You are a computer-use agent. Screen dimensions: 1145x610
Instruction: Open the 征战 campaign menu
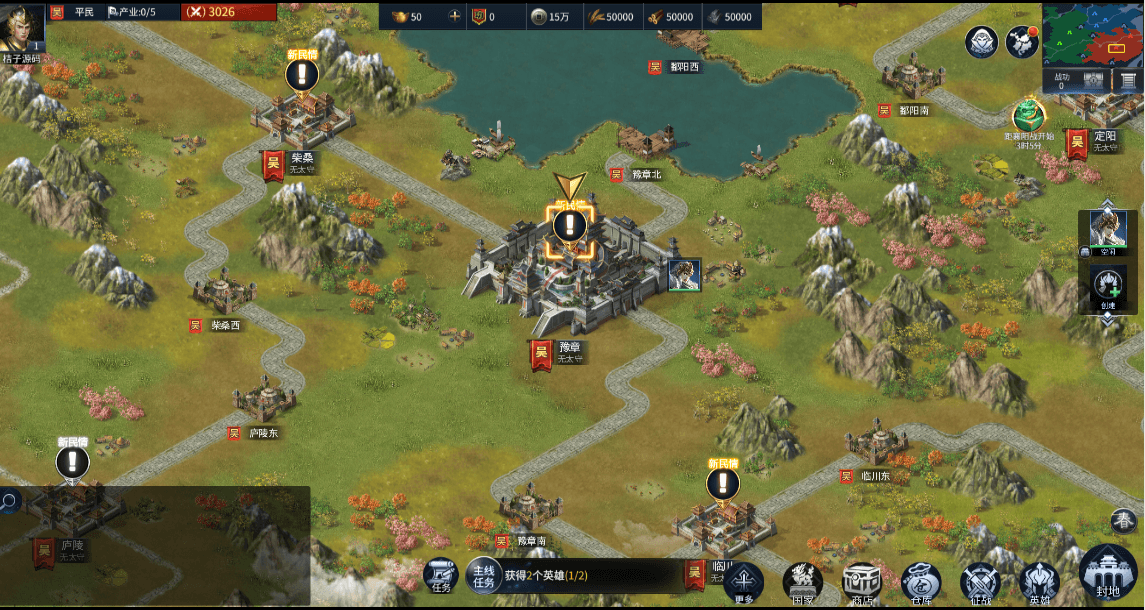click(x=980, y=582)
